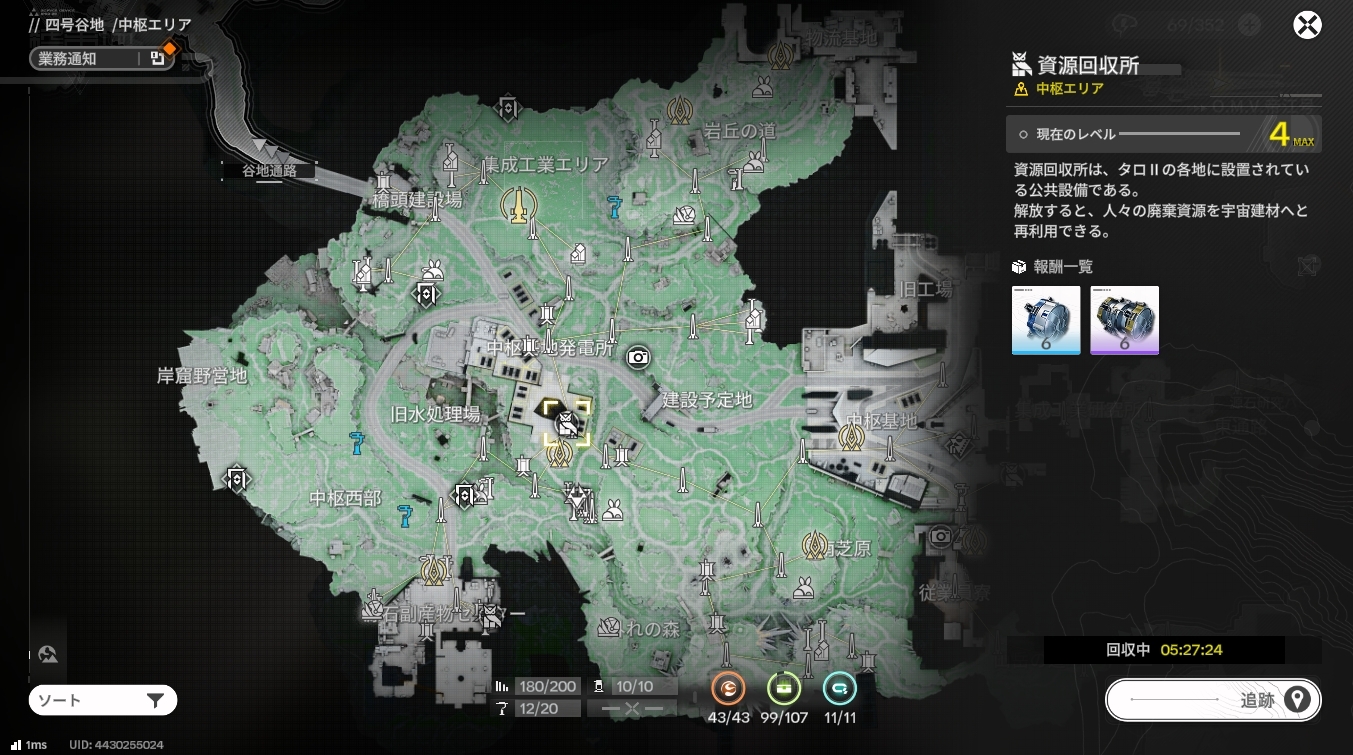Select the teleport marker at 中枢基地
The height and width of the screenshot is (755, 1353).
tap(851, 437)
